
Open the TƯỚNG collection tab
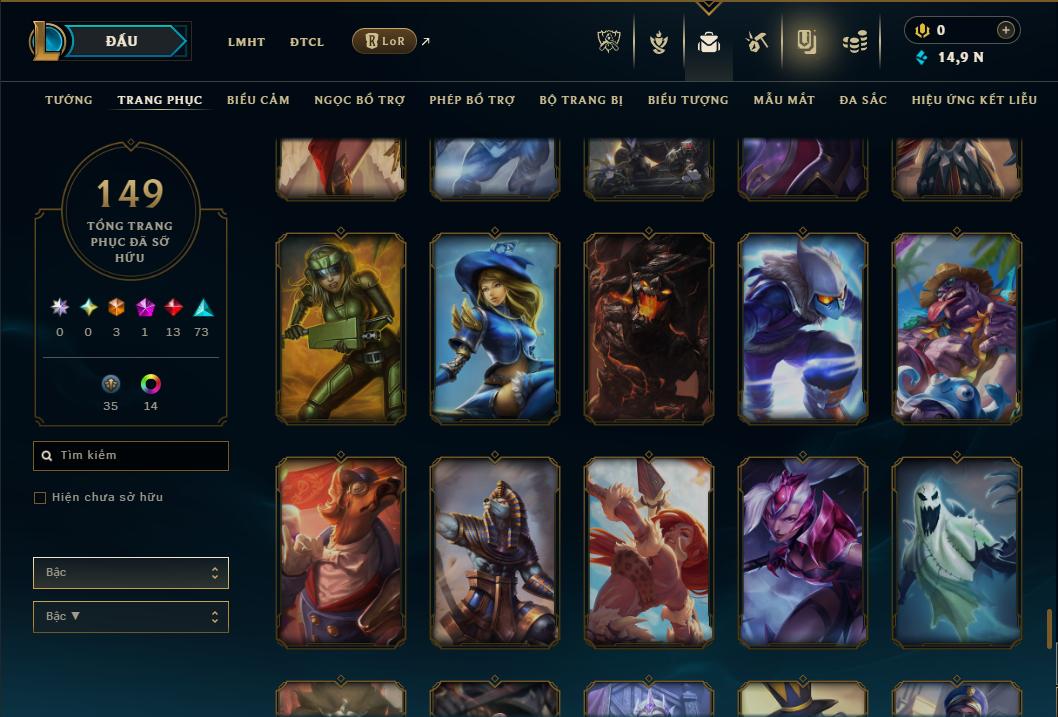69,100
